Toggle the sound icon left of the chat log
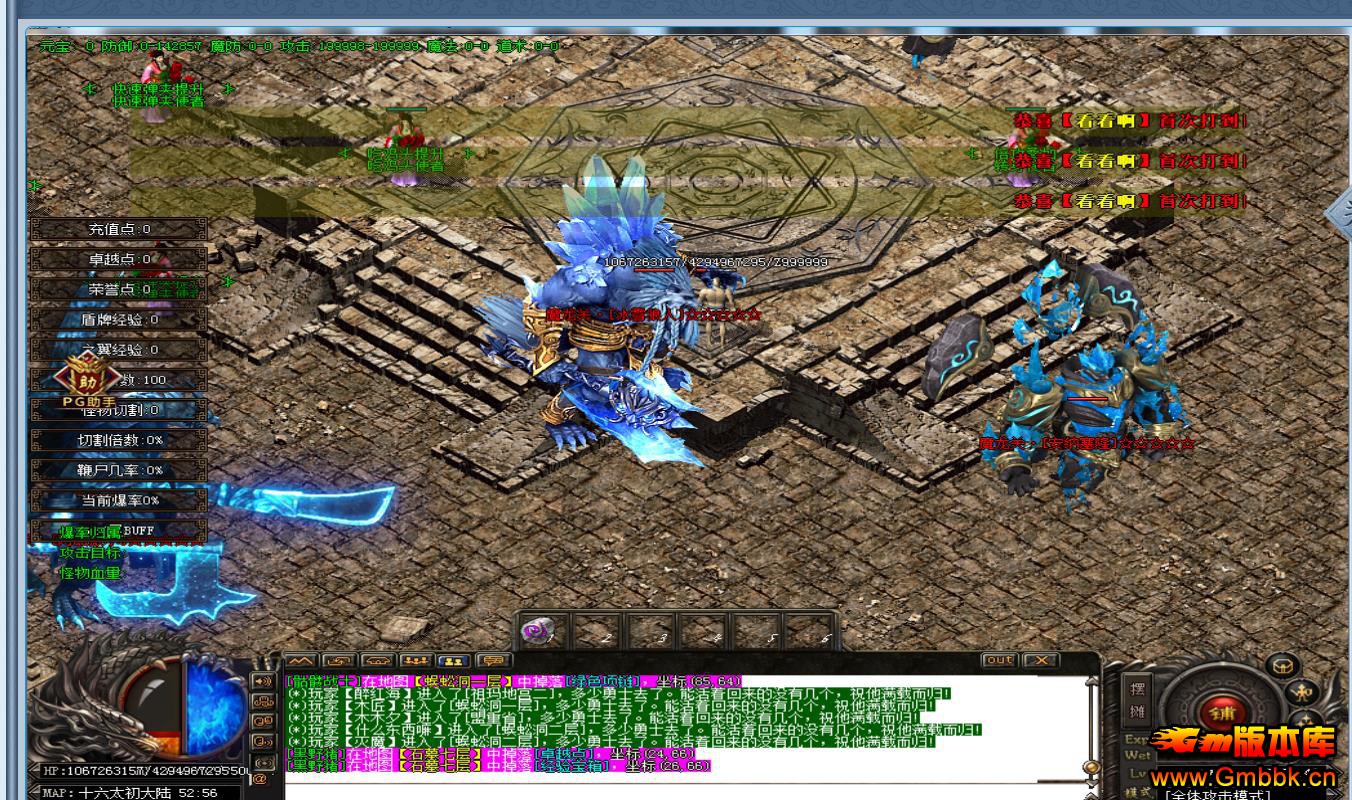 tap(262, 681)
